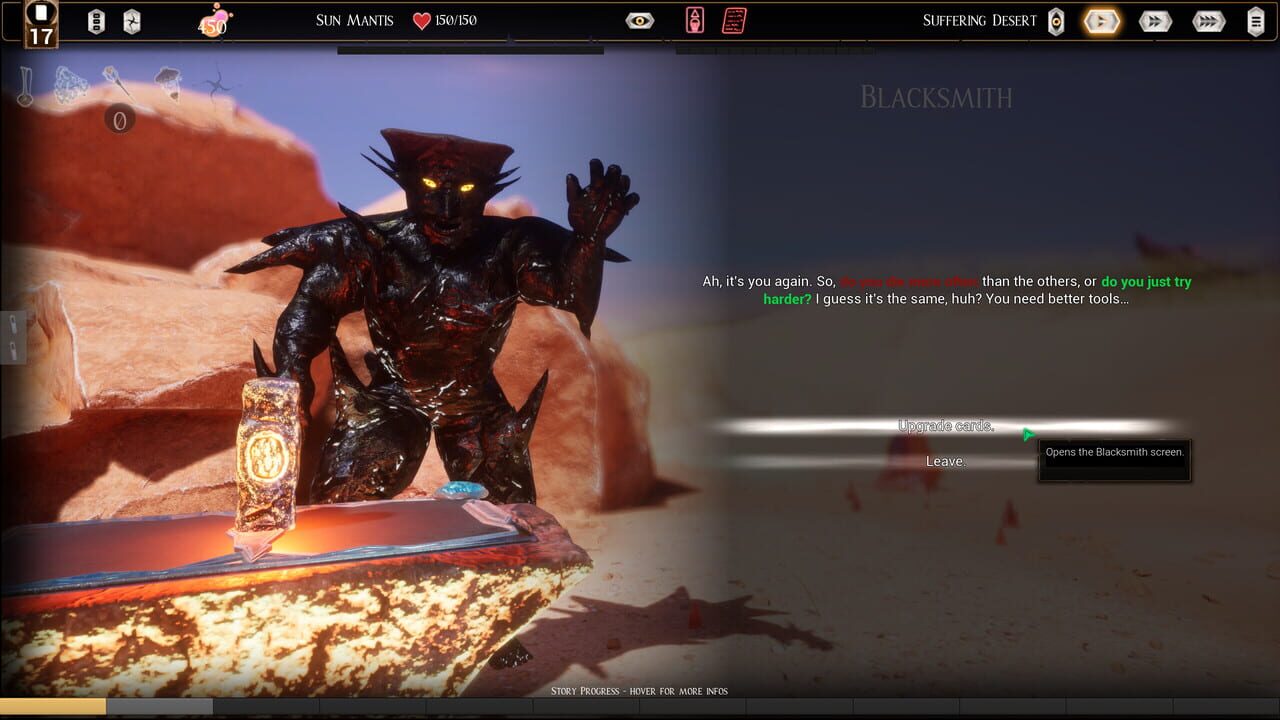The width and height of the screenshot is (1280, 720).
Task: Toggle normal play speed hexagon
Action: 1101,20
